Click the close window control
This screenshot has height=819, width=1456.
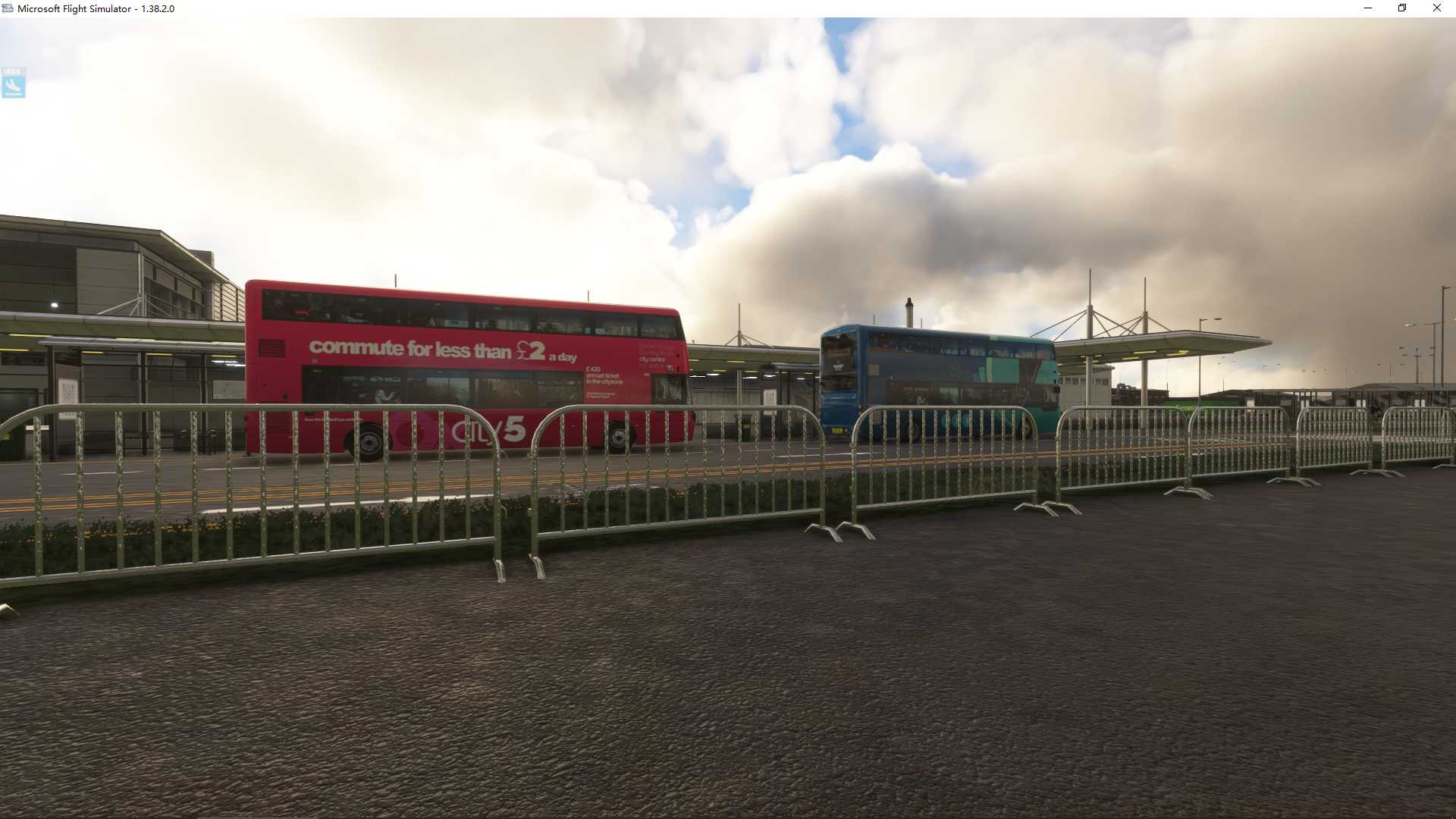tap(1436, 8)
